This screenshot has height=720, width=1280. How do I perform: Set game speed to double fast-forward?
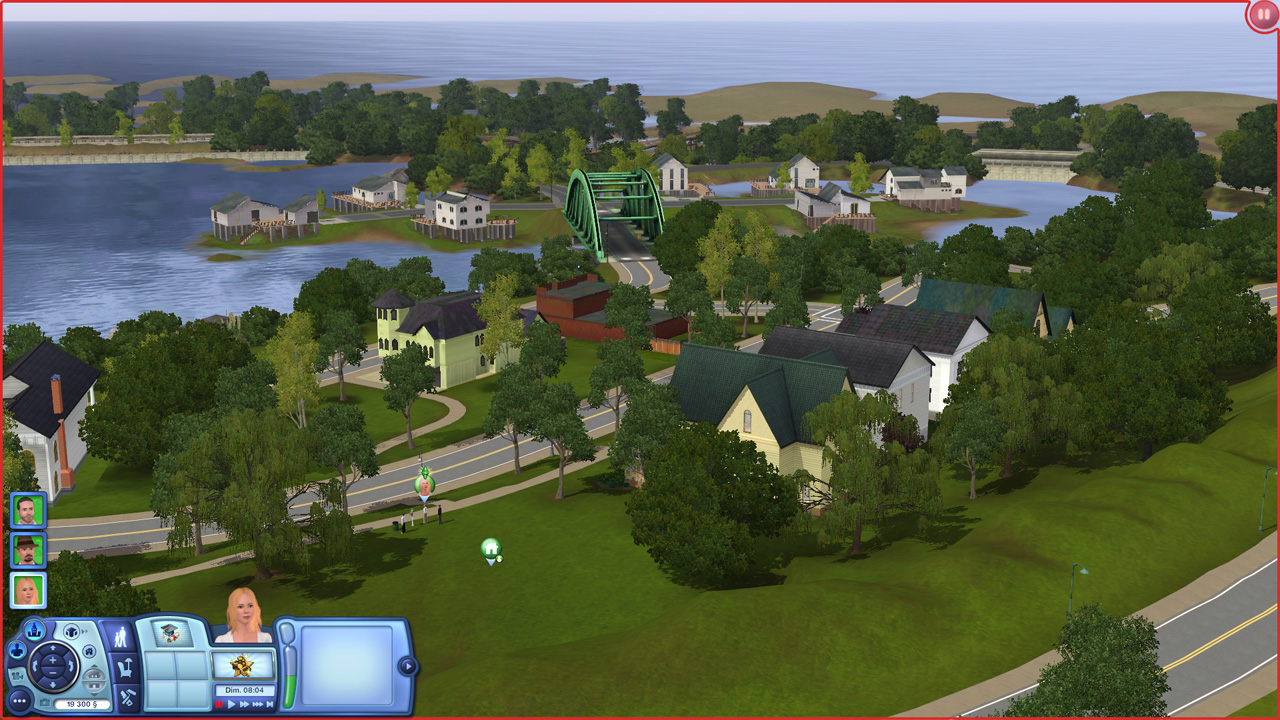point(245,704)
